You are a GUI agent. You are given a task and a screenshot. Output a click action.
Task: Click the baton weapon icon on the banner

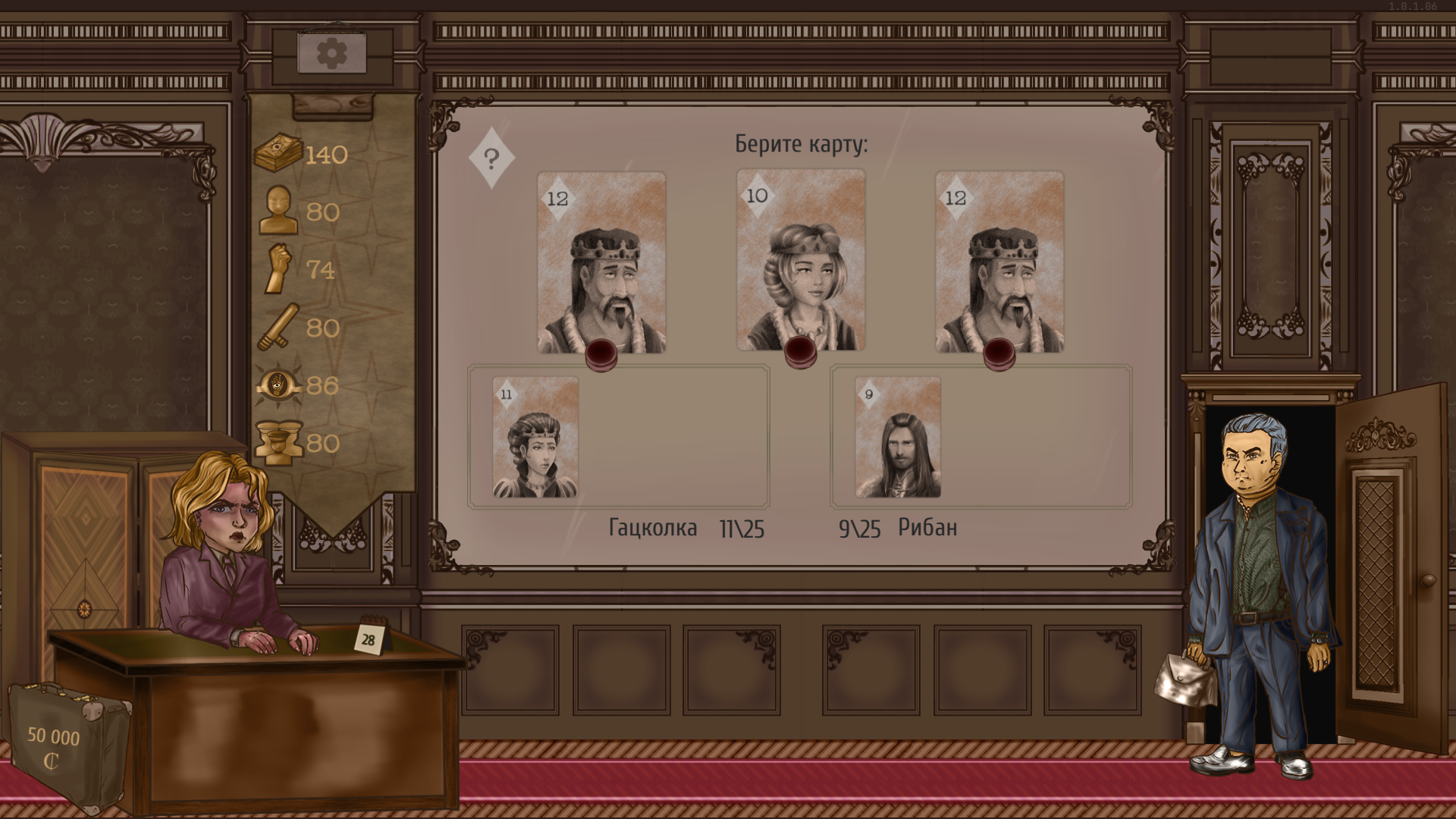point(278,328)
